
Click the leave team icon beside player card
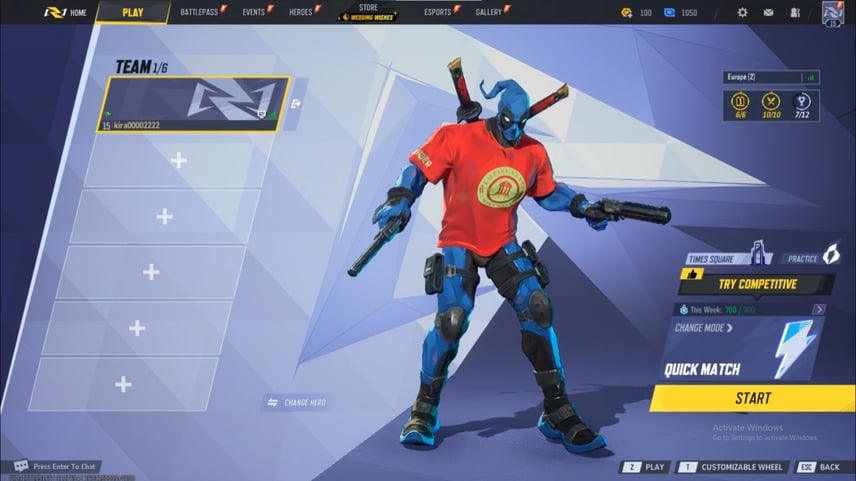297,103
